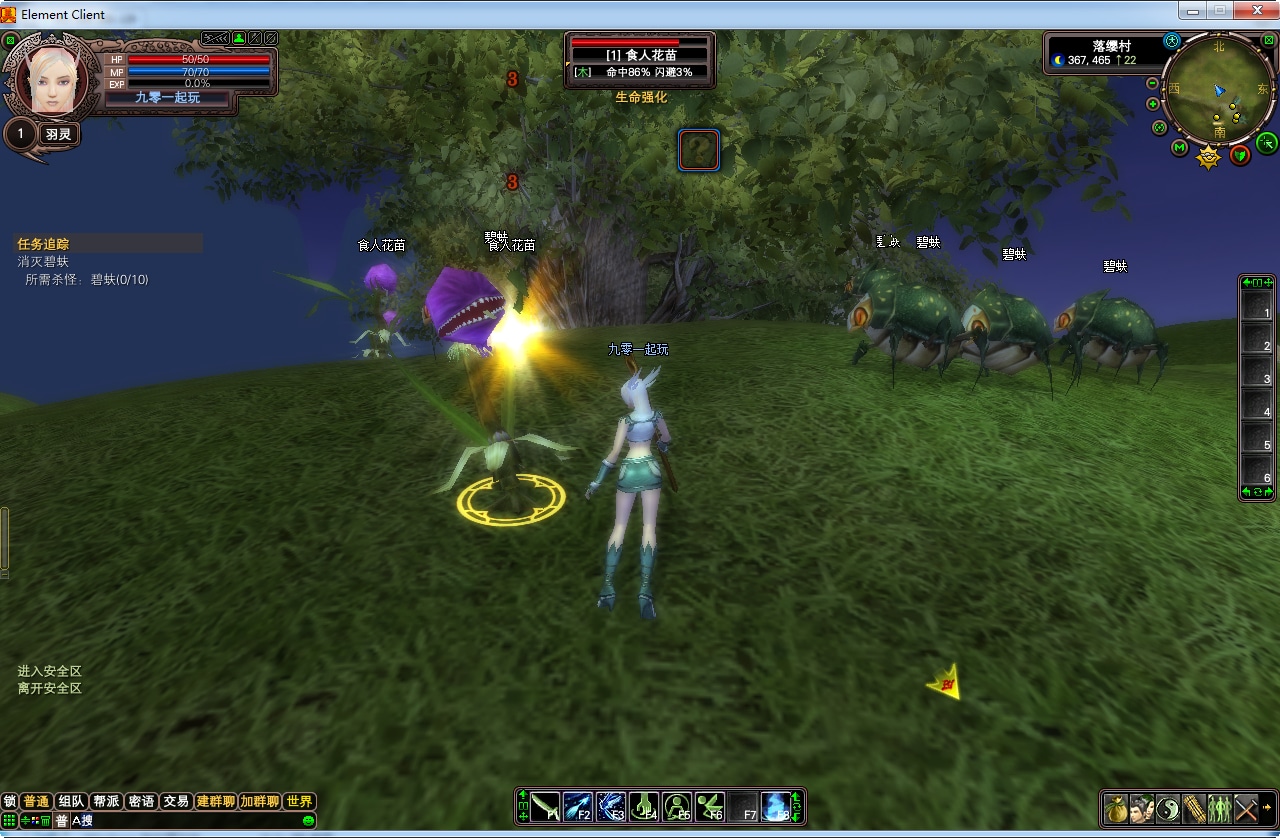Open the character portraits menu icon
This screenshot has width=1280, height=838.
(1142, 808)
